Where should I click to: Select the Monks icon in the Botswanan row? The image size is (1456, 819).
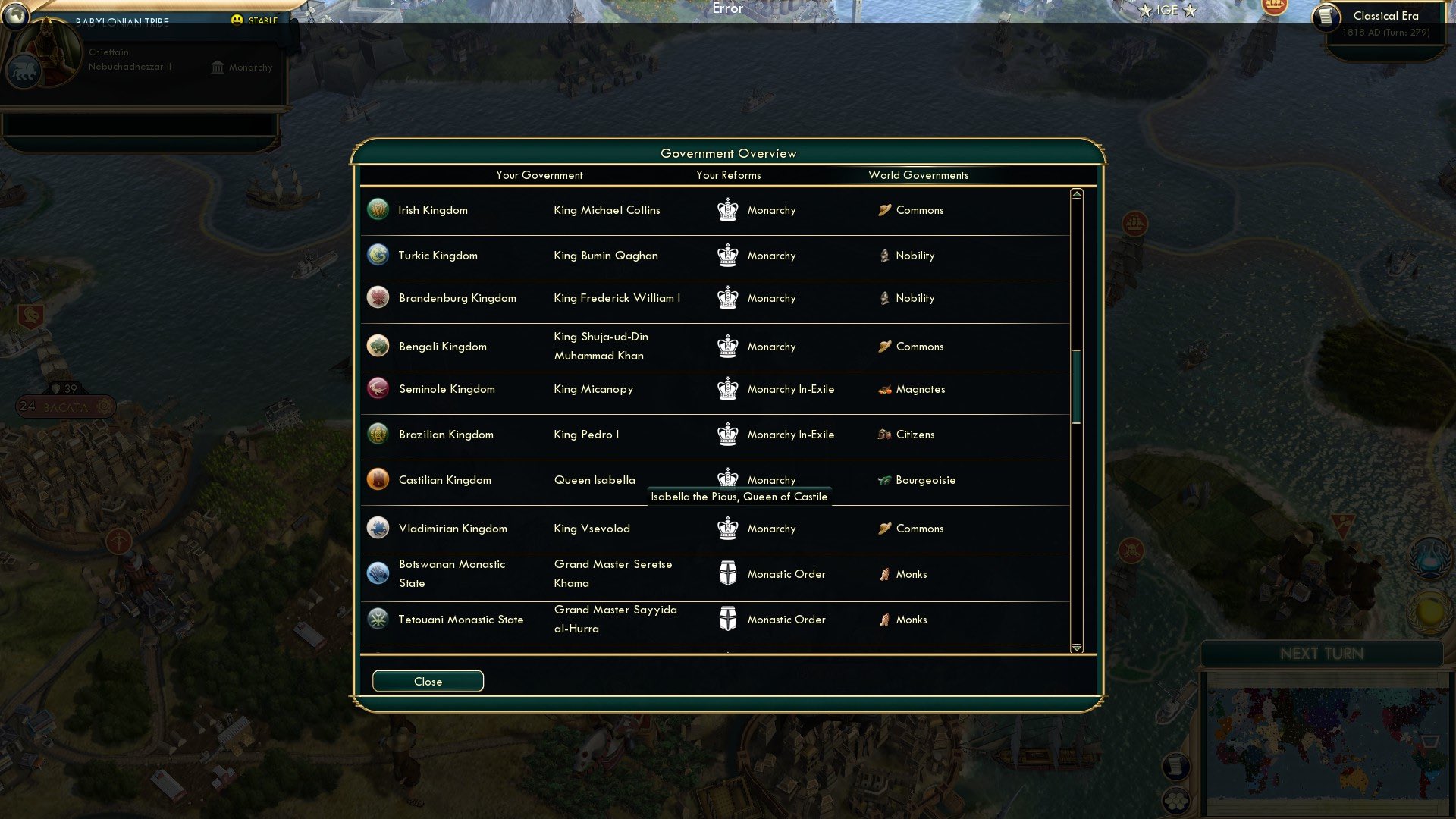tap(885, 574)
